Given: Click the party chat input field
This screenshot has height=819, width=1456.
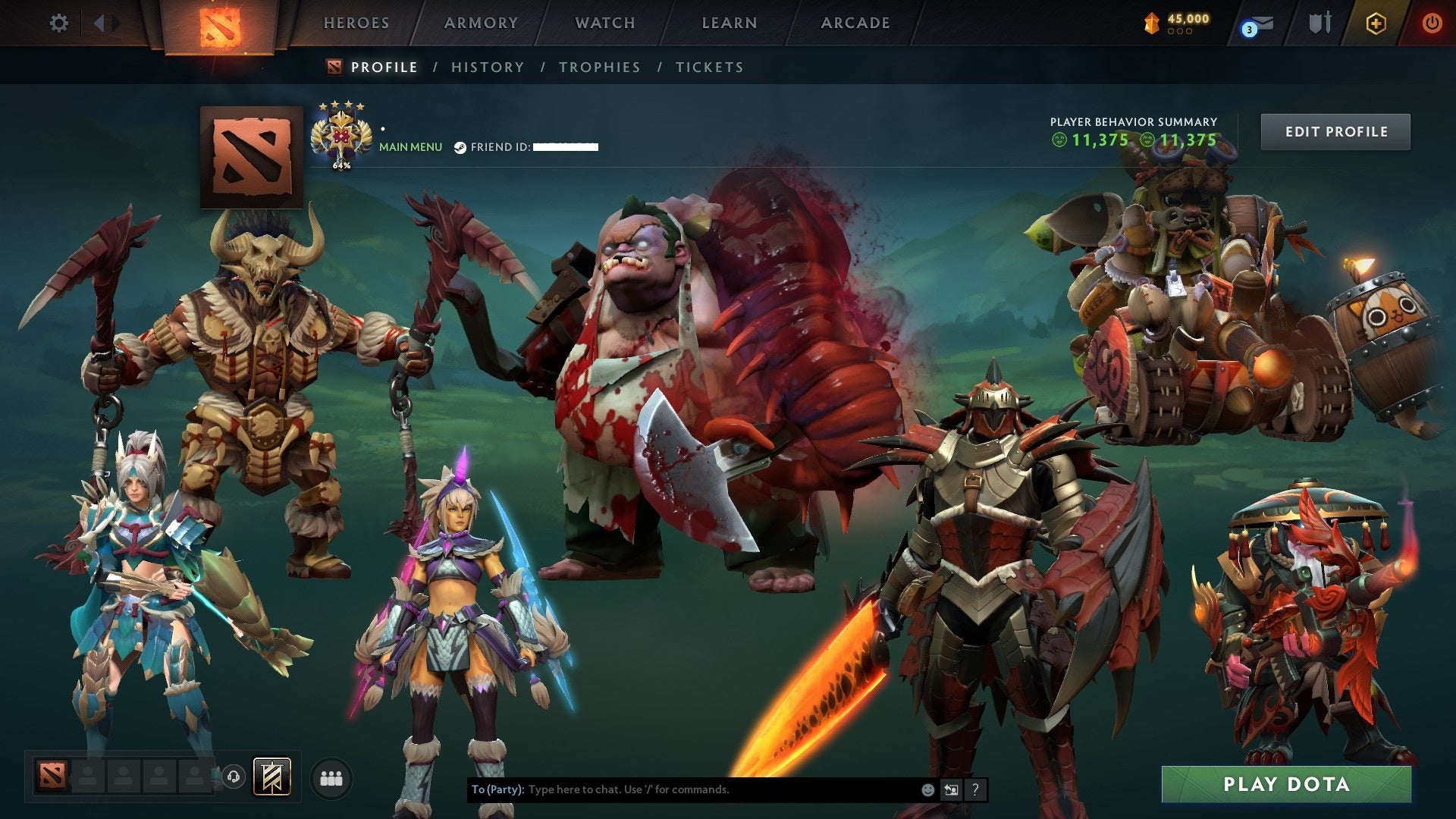Looking at the screenshot, I should click(x=682, y=789).
